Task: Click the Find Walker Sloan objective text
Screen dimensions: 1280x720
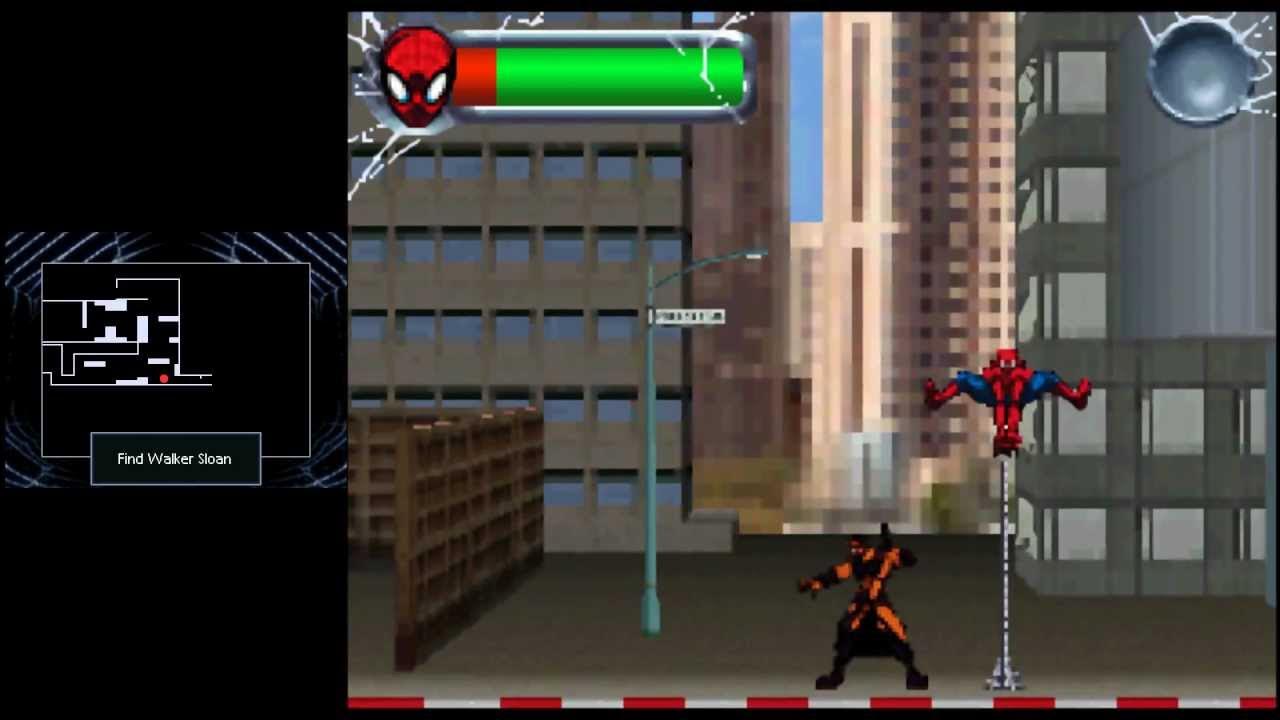Action: coord(176,458)
